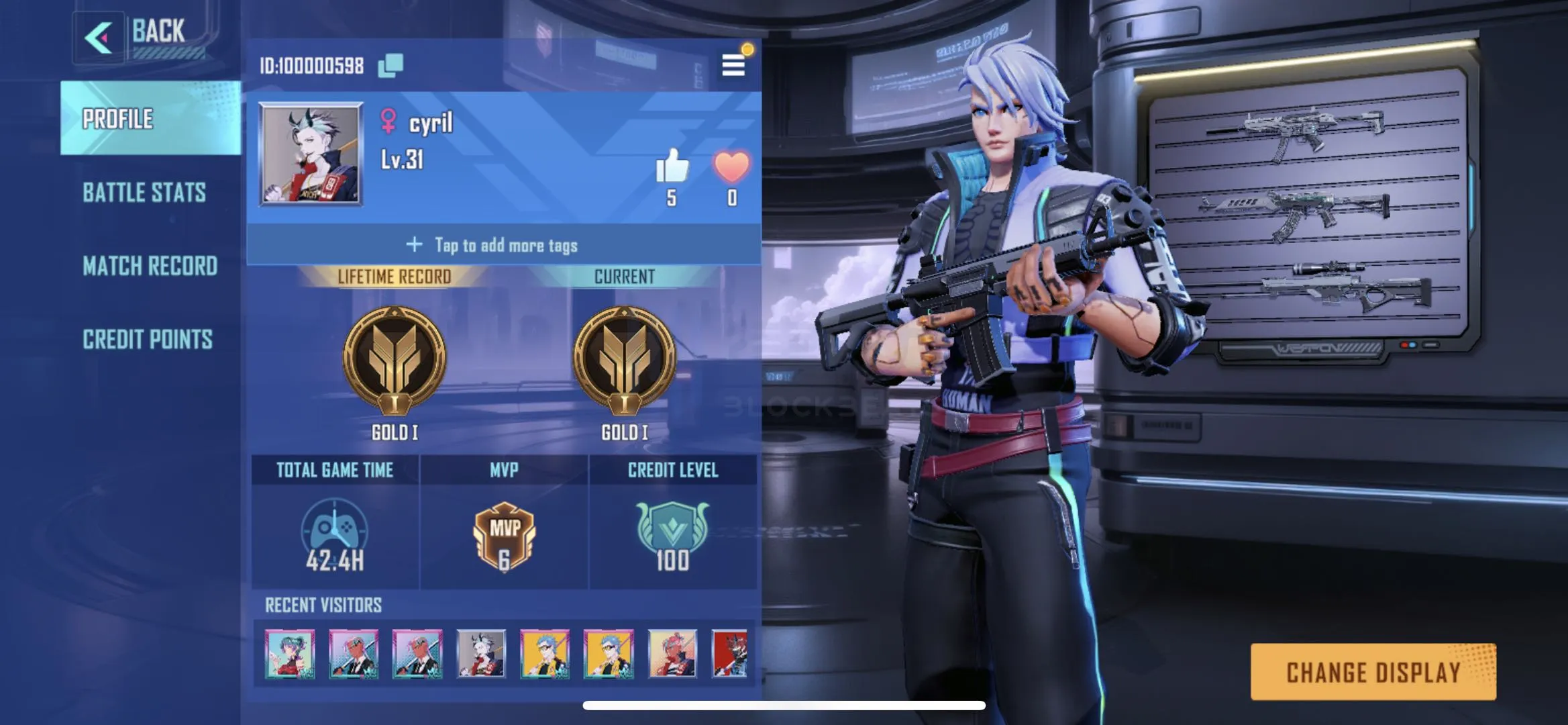Click the Change Display button
Screen dimensions: 1568x725
pyautogui.click(x=1373, y=672)
